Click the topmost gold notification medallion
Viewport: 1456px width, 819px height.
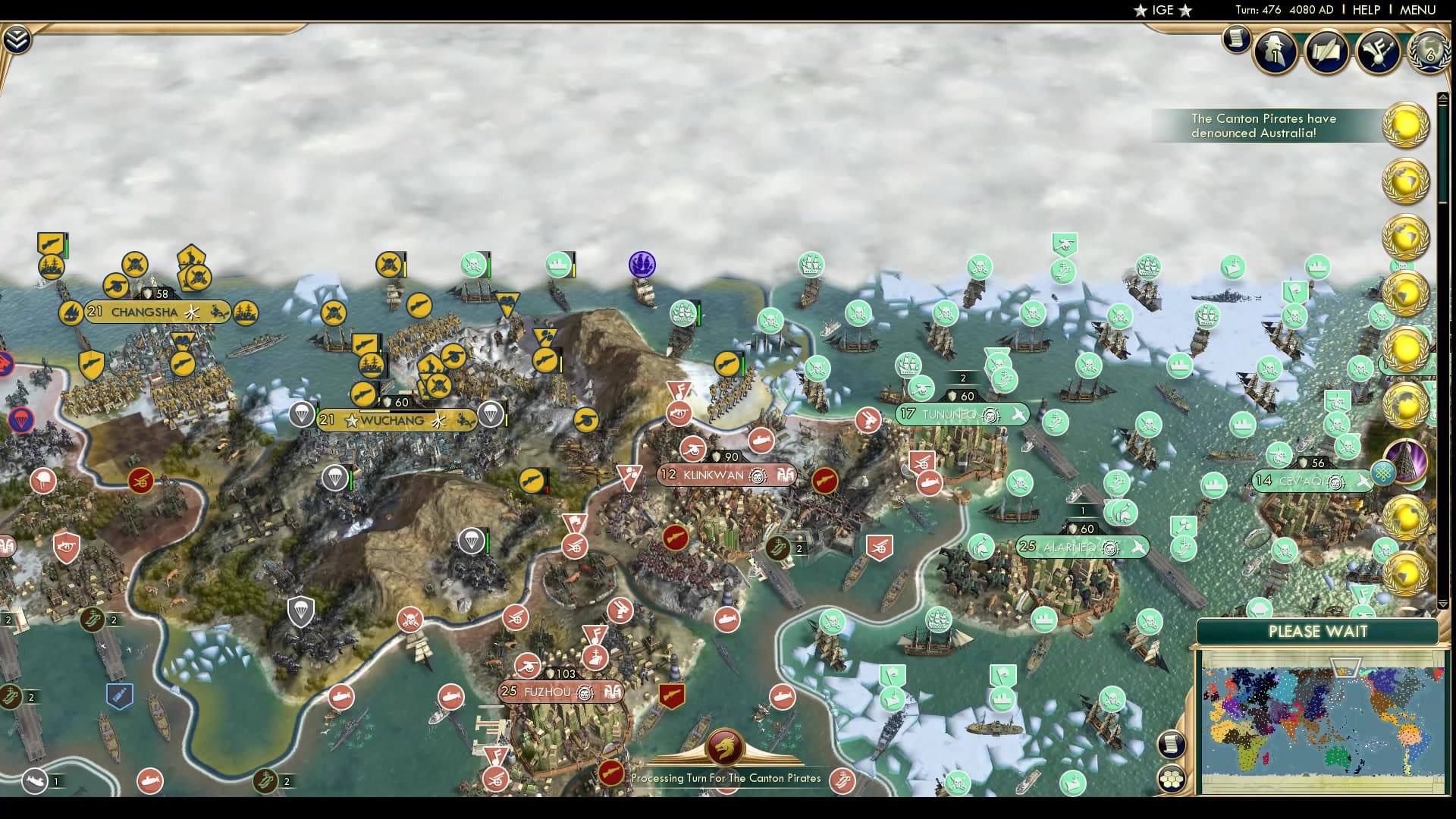click(1405, 124)
